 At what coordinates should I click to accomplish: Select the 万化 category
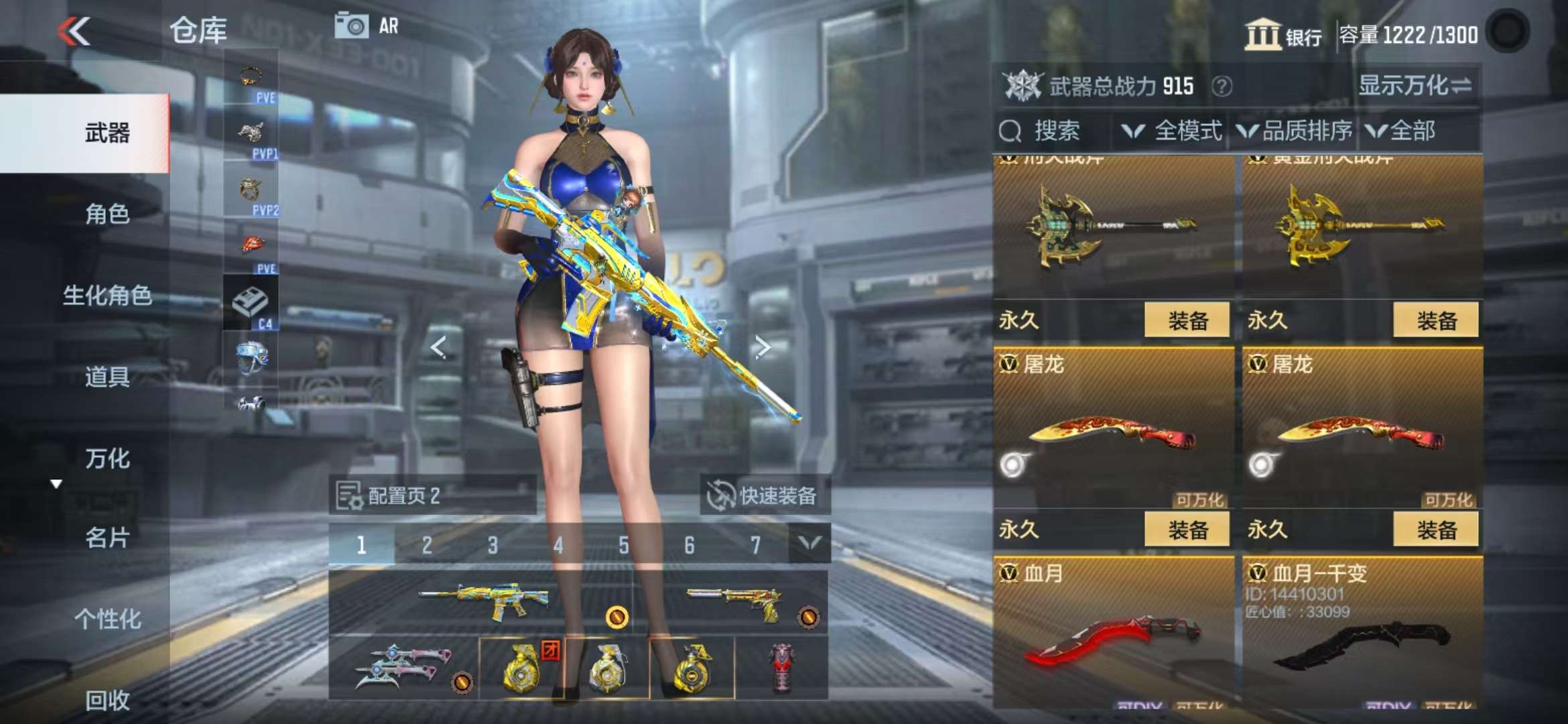[107, 459]
